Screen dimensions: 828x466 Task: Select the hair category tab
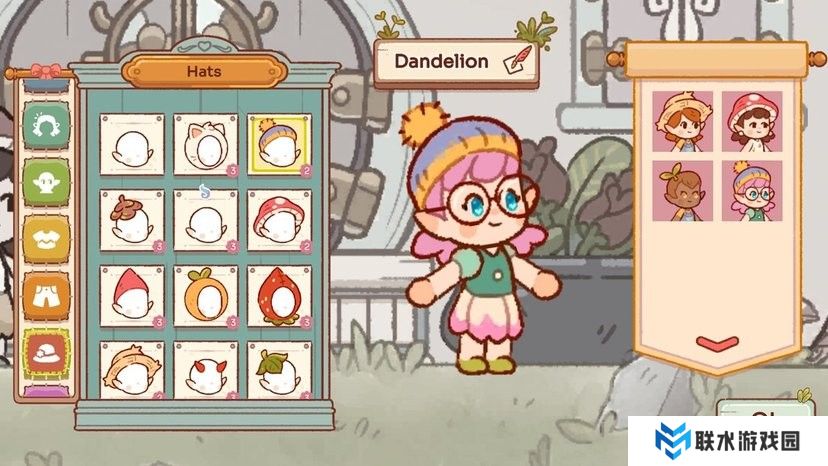44,124
